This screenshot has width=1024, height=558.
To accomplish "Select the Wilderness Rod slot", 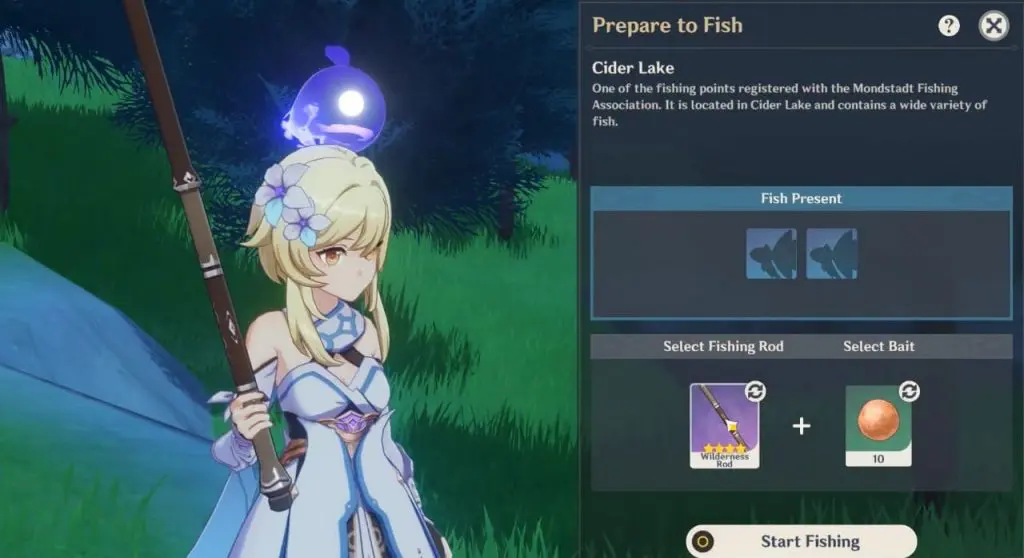I will [x=725, y=424].
